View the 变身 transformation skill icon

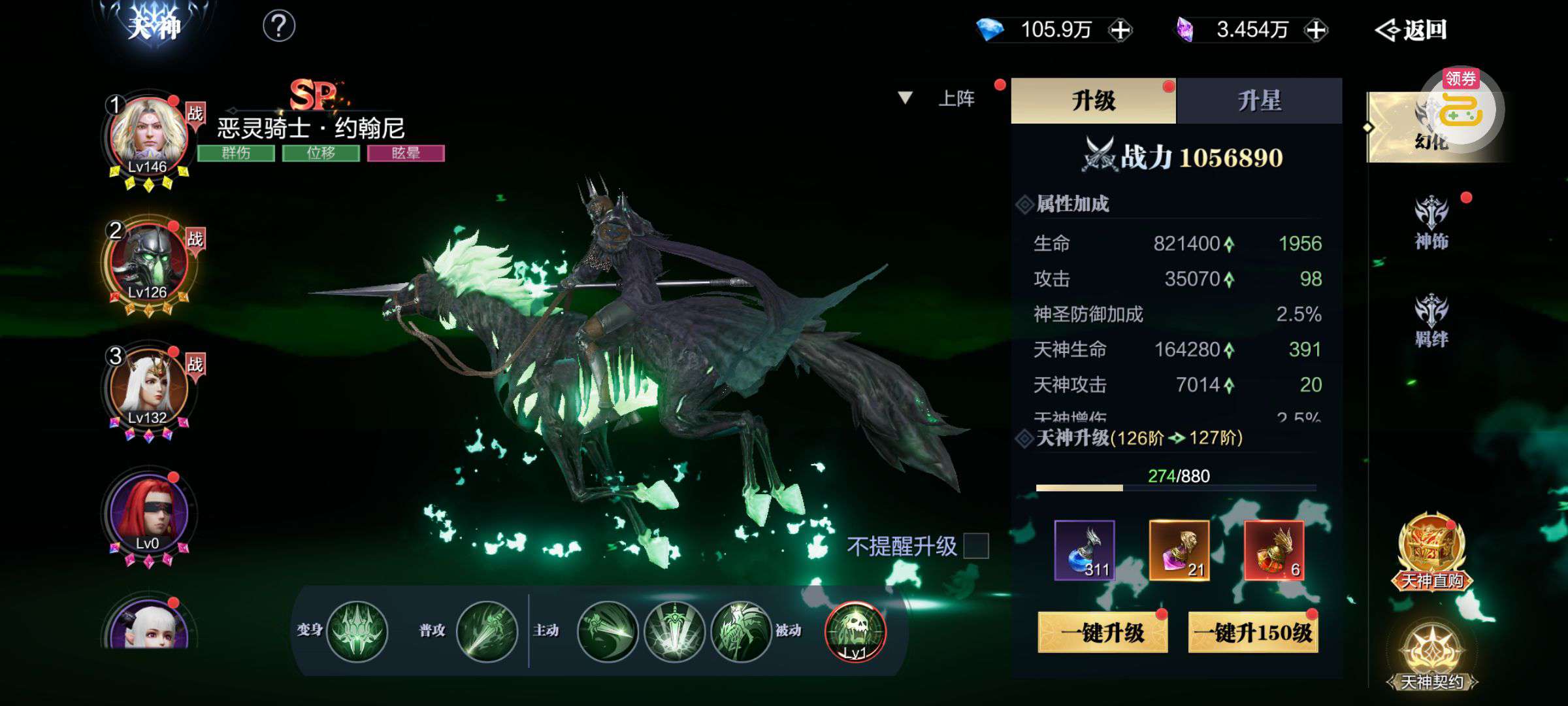pos(357,631)
